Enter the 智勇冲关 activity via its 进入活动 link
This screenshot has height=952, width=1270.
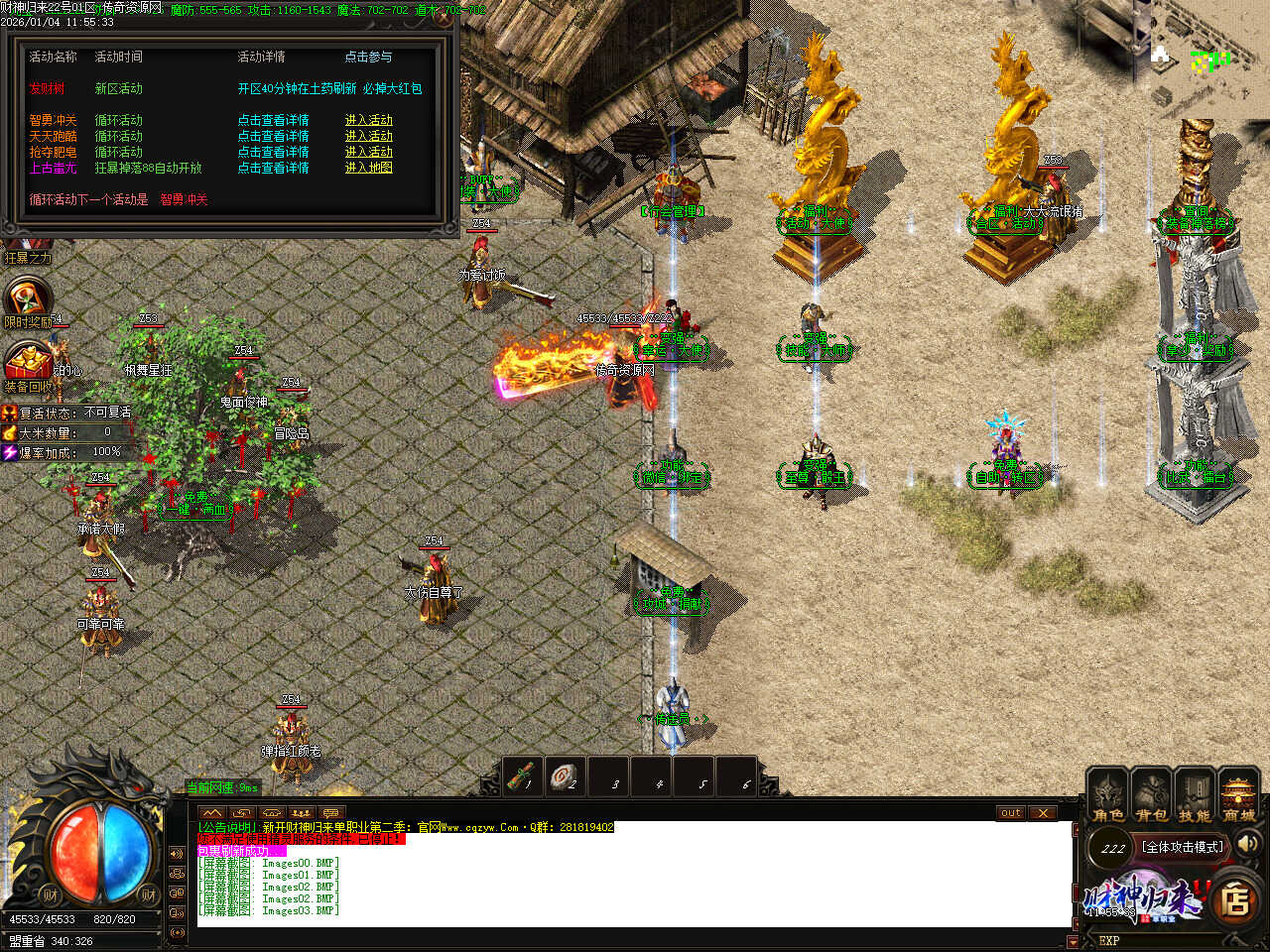click(368, 120)
